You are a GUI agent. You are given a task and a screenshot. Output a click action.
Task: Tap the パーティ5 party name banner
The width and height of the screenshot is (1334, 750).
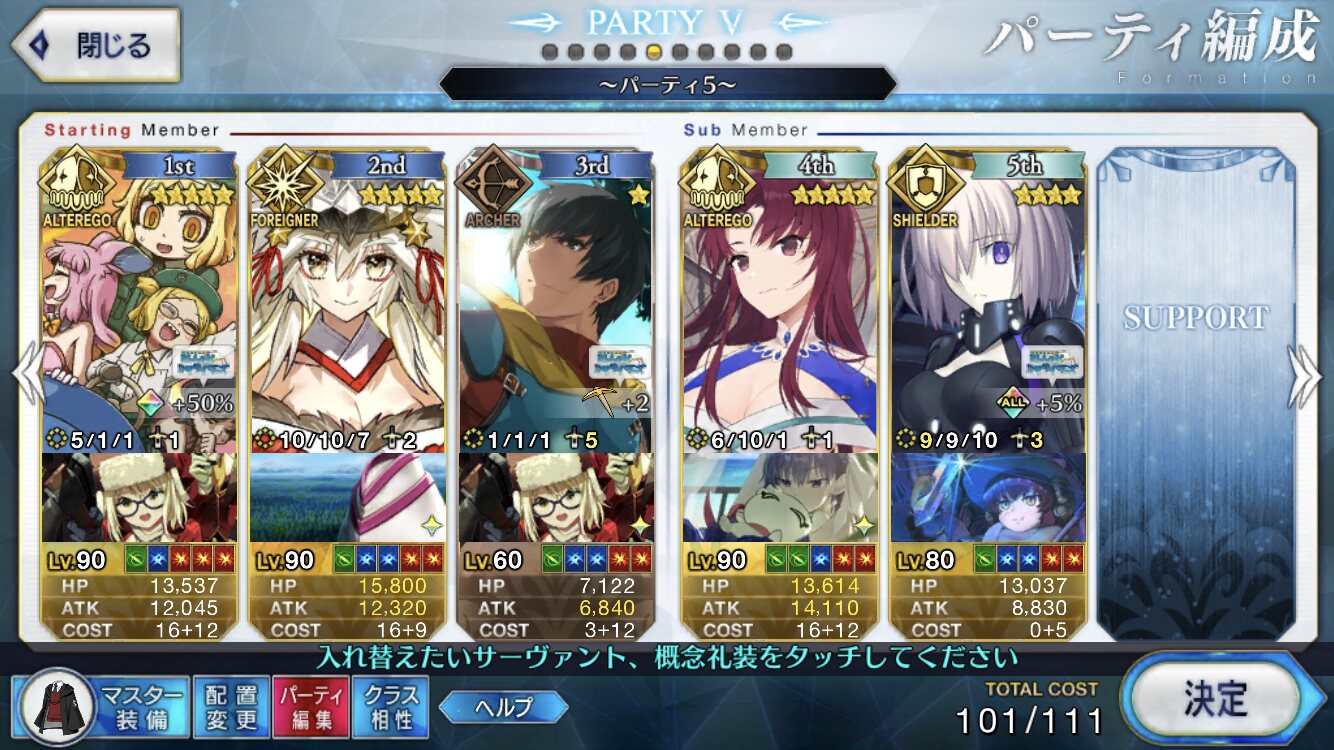(667, 84)
